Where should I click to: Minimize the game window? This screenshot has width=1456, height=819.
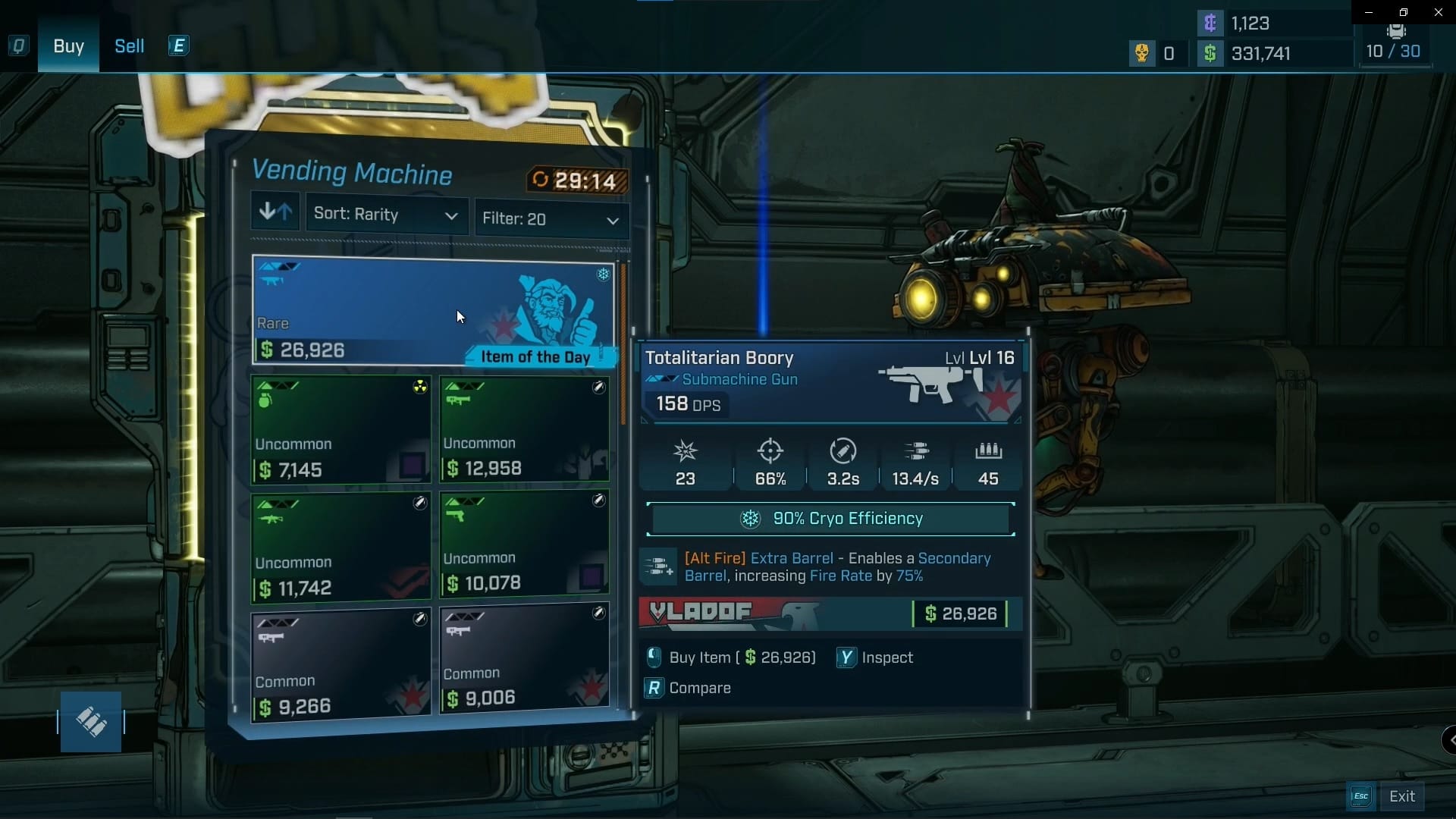[1368, 12]
